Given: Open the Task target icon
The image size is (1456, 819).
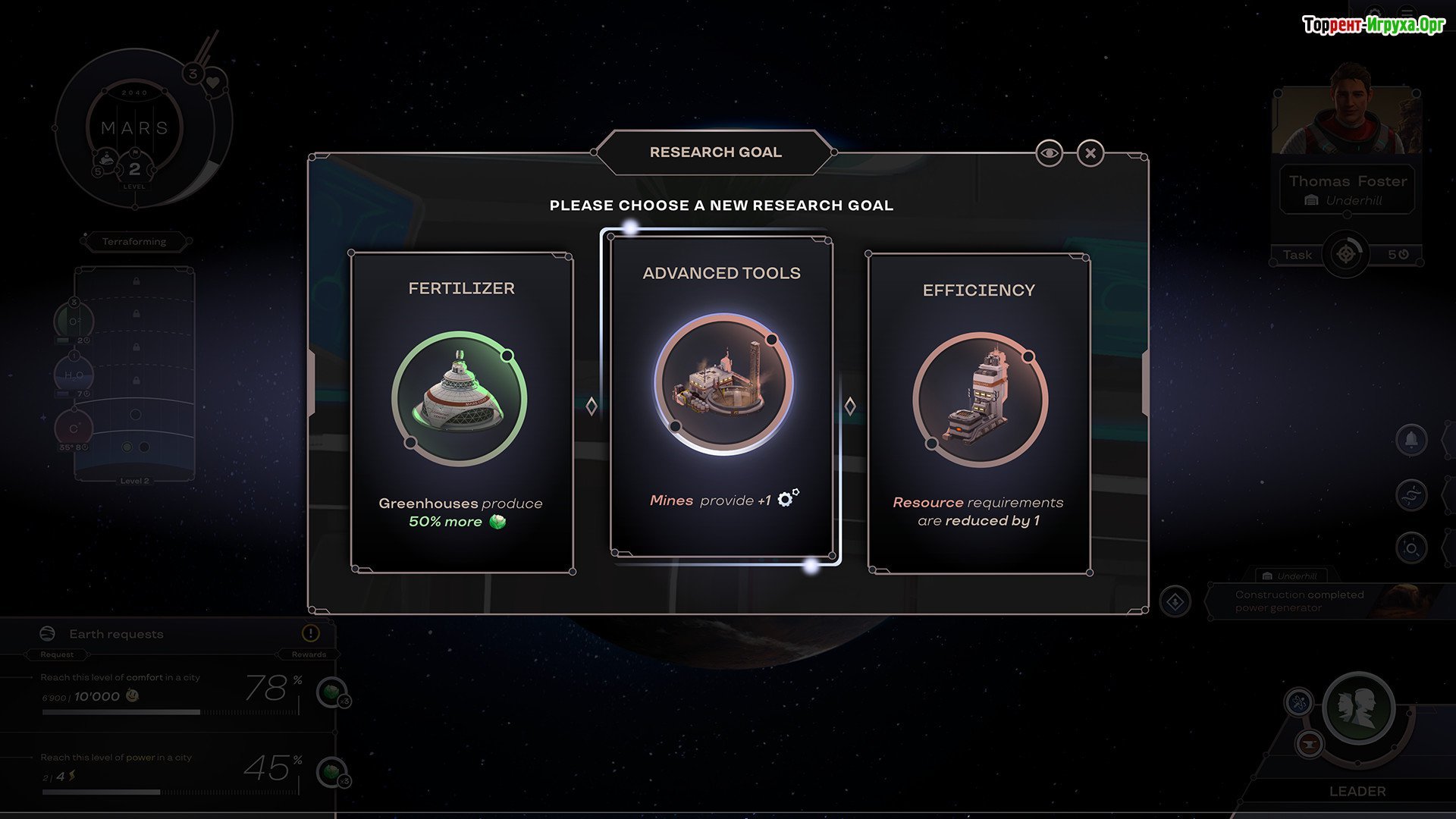Looking at the screenshot, I should click(x=1346, y=255).
